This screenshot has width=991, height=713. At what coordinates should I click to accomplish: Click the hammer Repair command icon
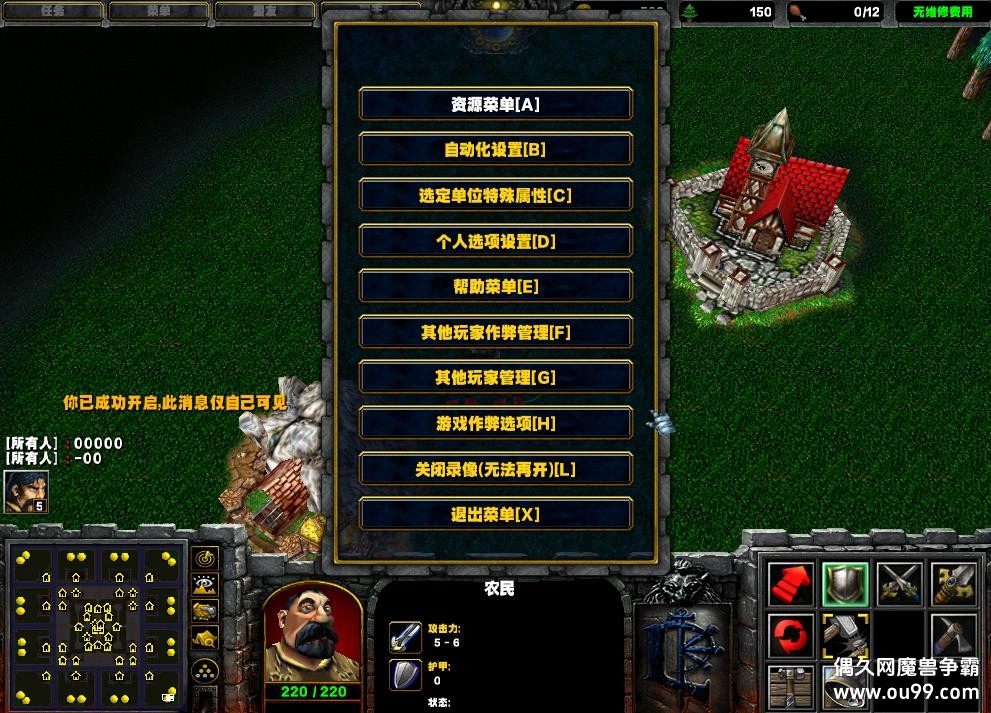click(x=844, y=636)
